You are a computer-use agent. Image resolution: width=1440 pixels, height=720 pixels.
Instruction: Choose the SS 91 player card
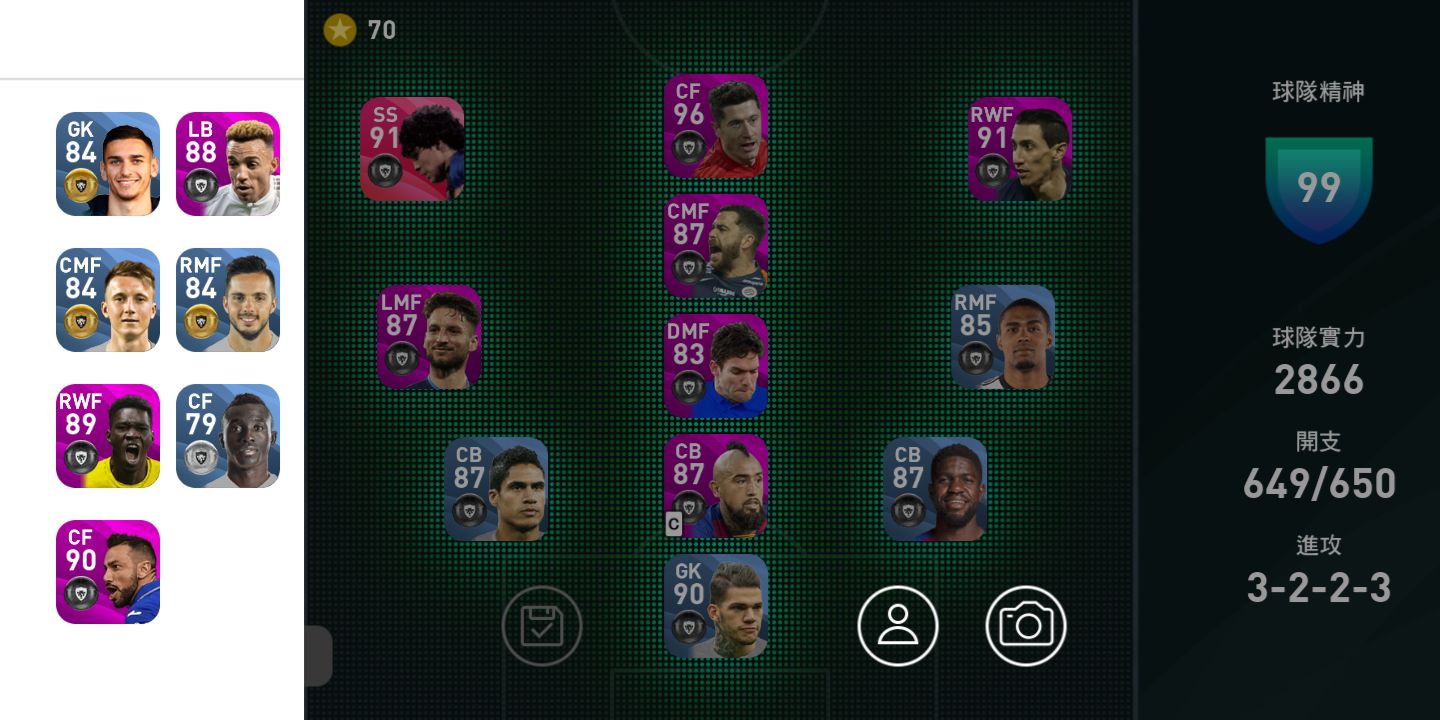(x=412, y=149)
